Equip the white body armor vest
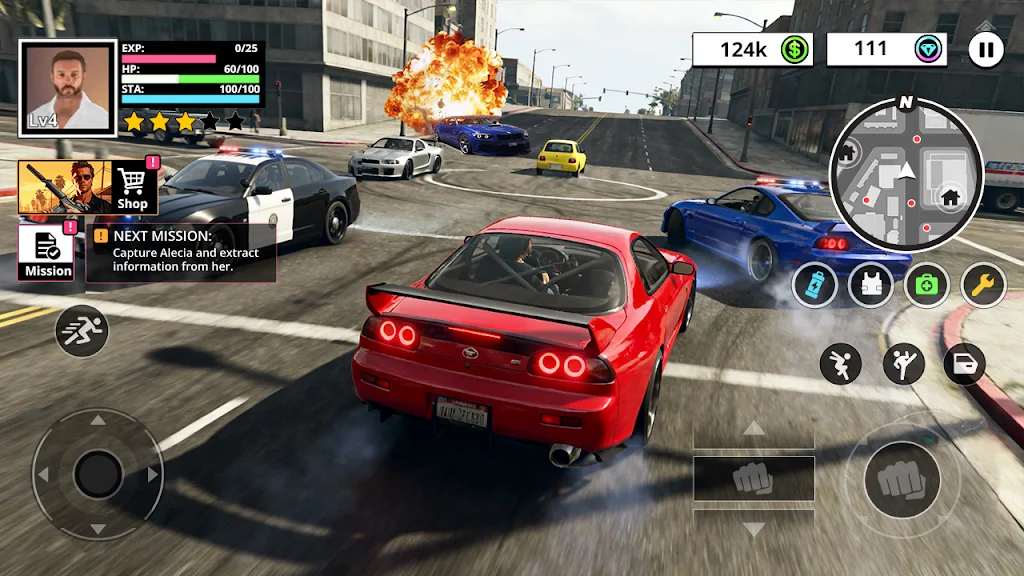Viewport: 1024px width, 576px height. click(x=870, y=285)
